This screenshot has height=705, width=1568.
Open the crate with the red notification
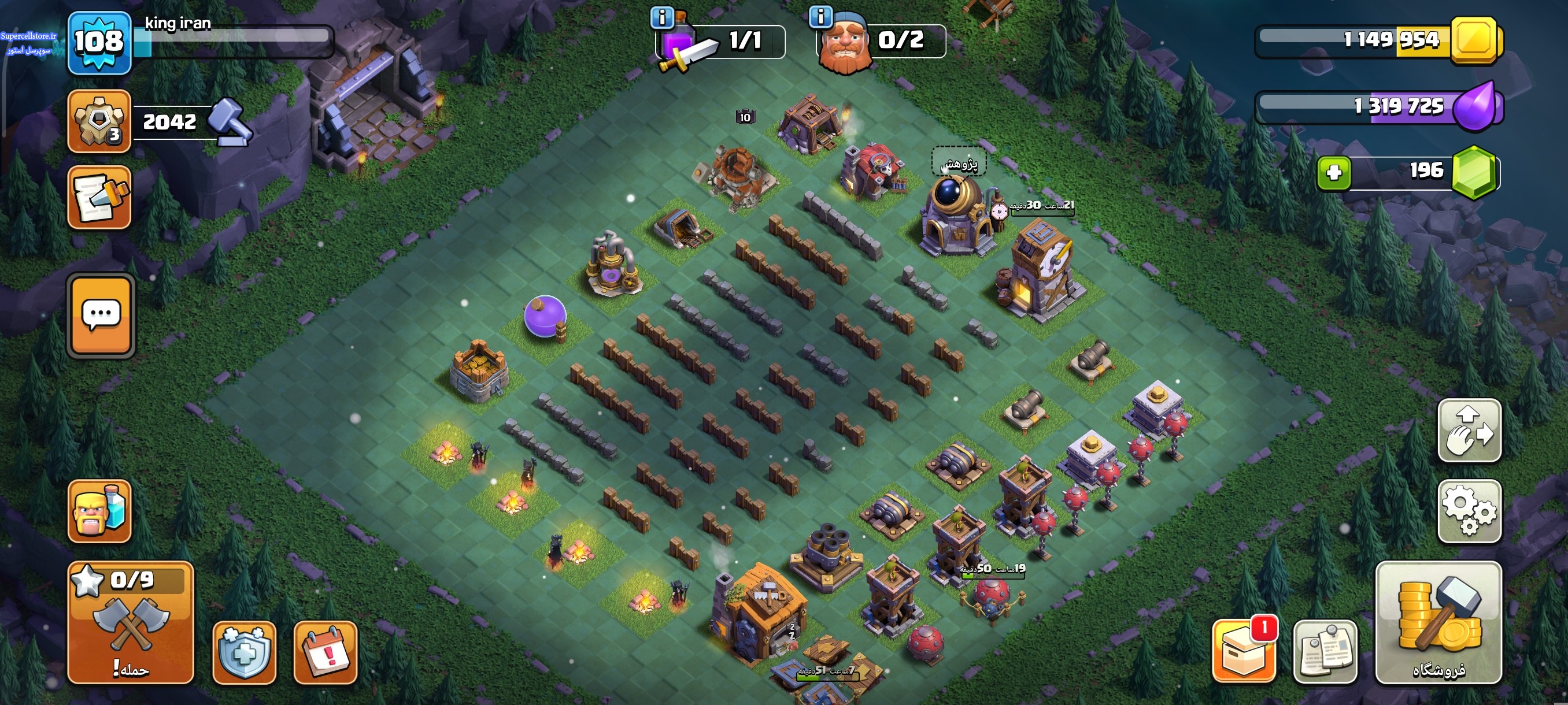(x=1243, y=652)
